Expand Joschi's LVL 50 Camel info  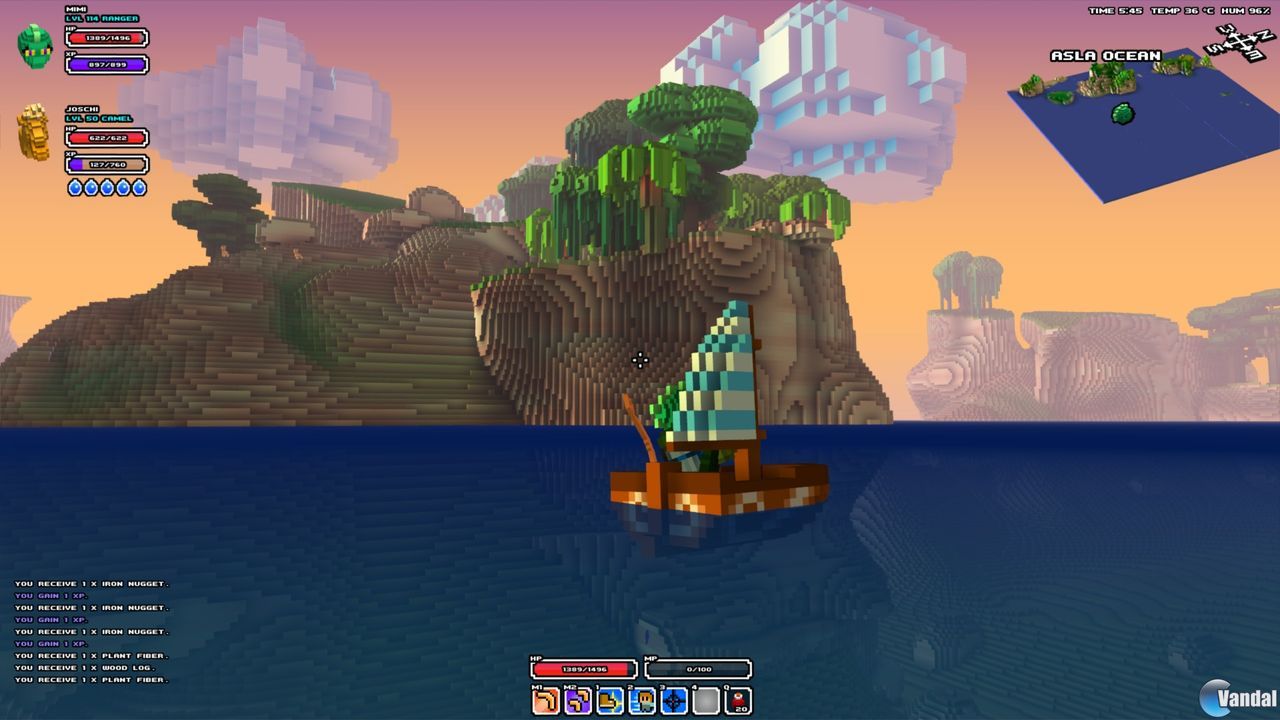coord(100,120)
